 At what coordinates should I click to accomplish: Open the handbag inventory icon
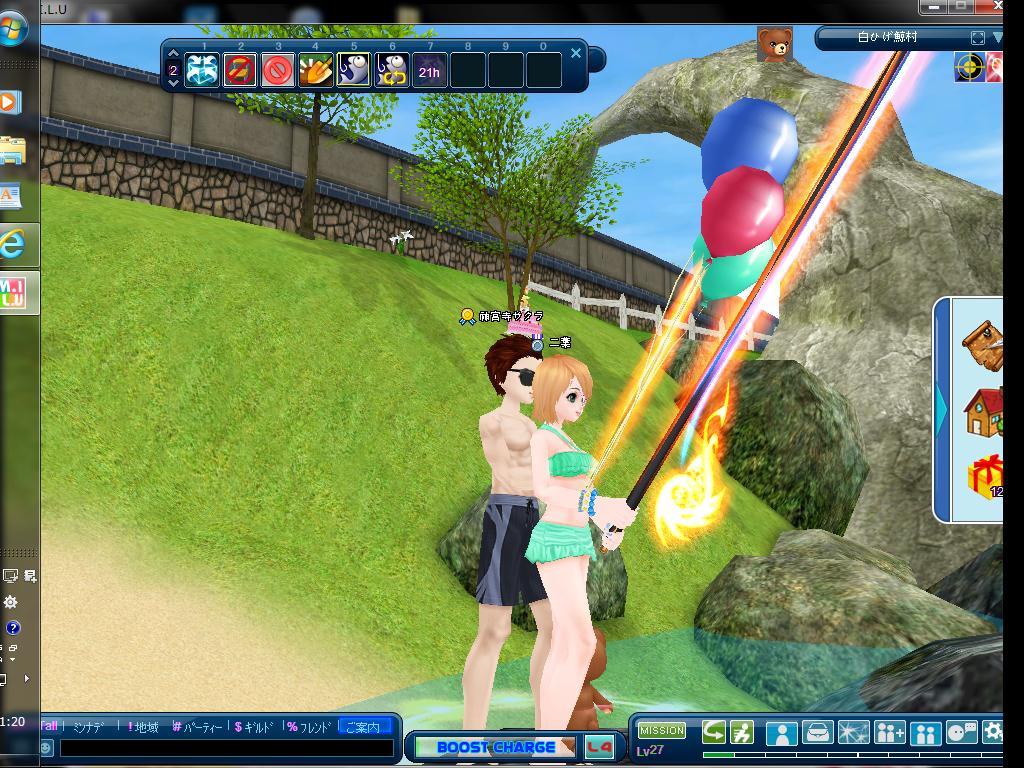click(818, 733)
